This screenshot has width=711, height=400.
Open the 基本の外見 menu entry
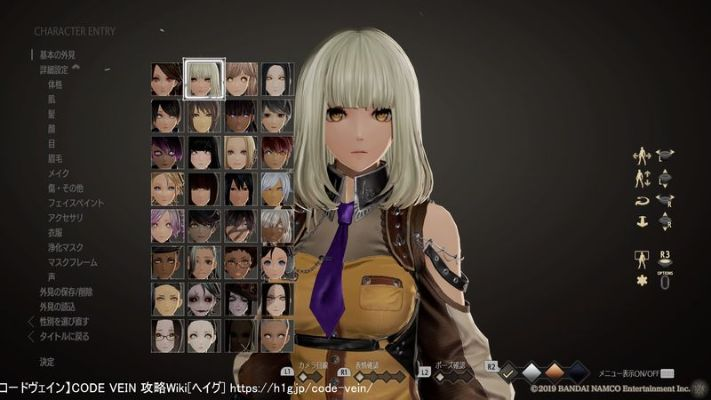(56, 54)
